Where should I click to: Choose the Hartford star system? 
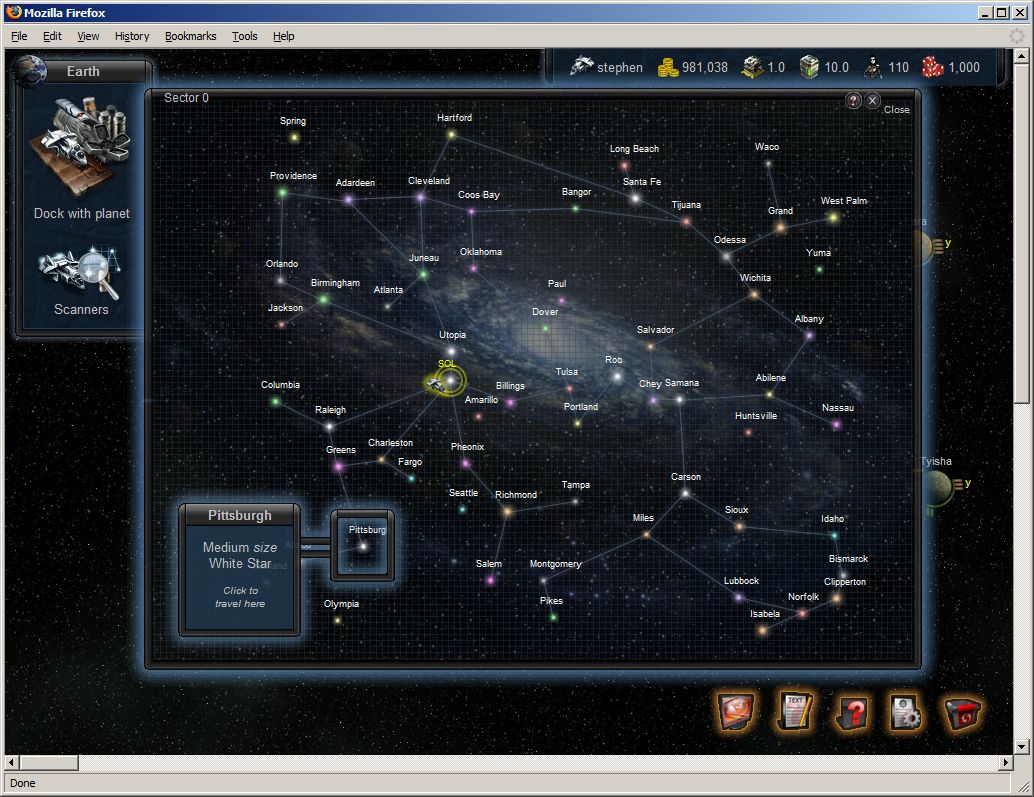pos(452,134)
